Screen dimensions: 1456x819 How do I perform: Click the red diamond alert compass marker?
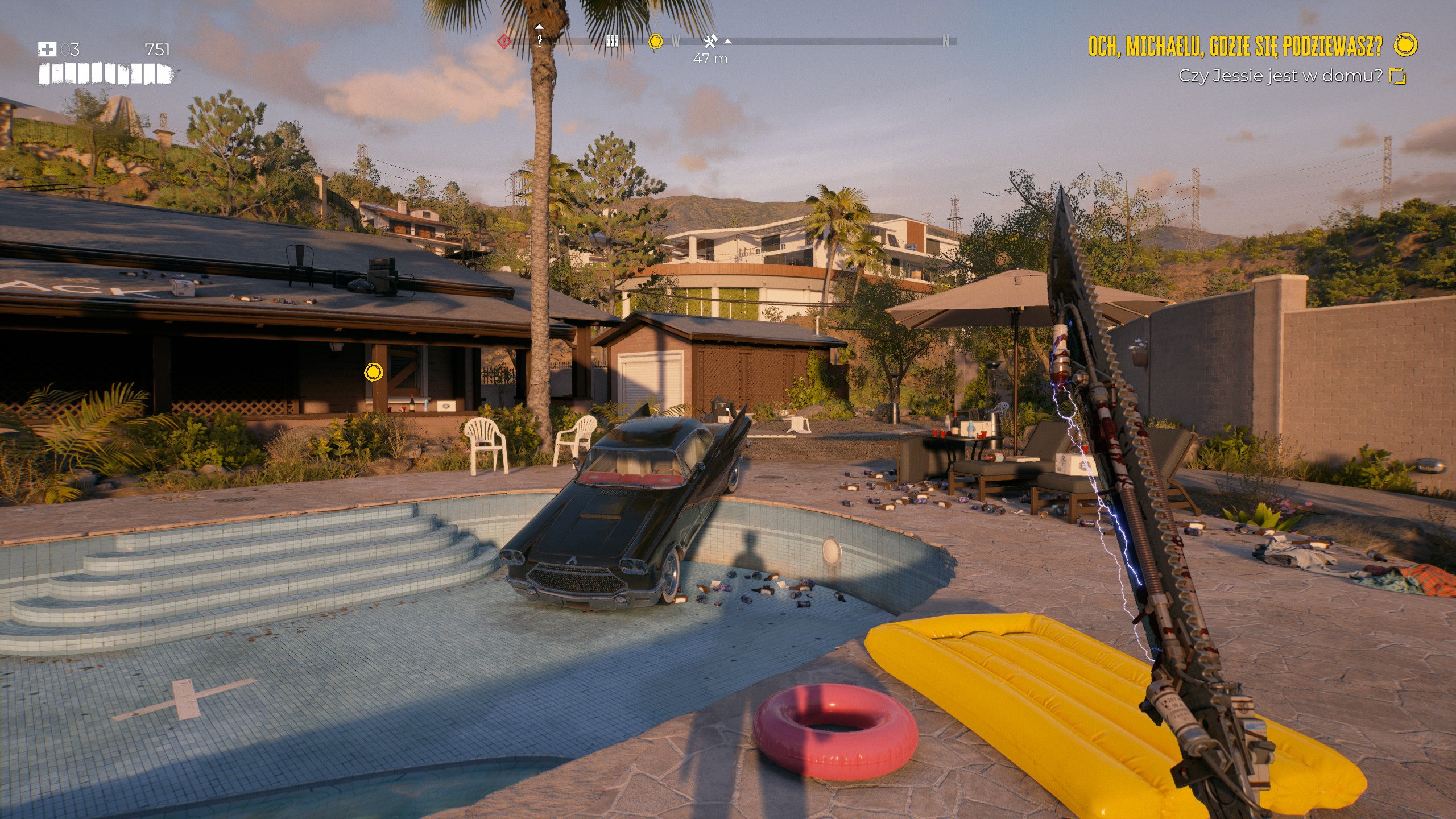pyautogui.click(x=503, y=41)
